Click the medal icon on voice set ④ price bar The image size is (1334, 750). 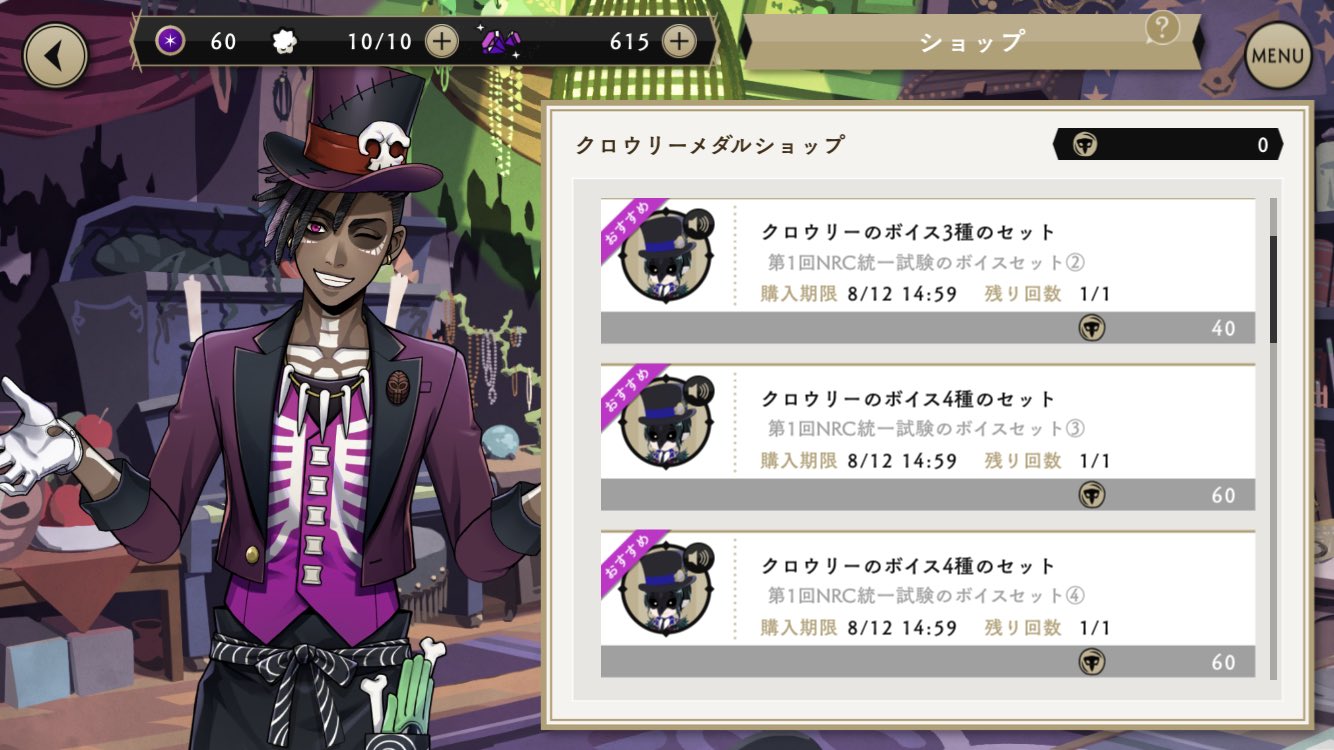(x=1092, y=661)
